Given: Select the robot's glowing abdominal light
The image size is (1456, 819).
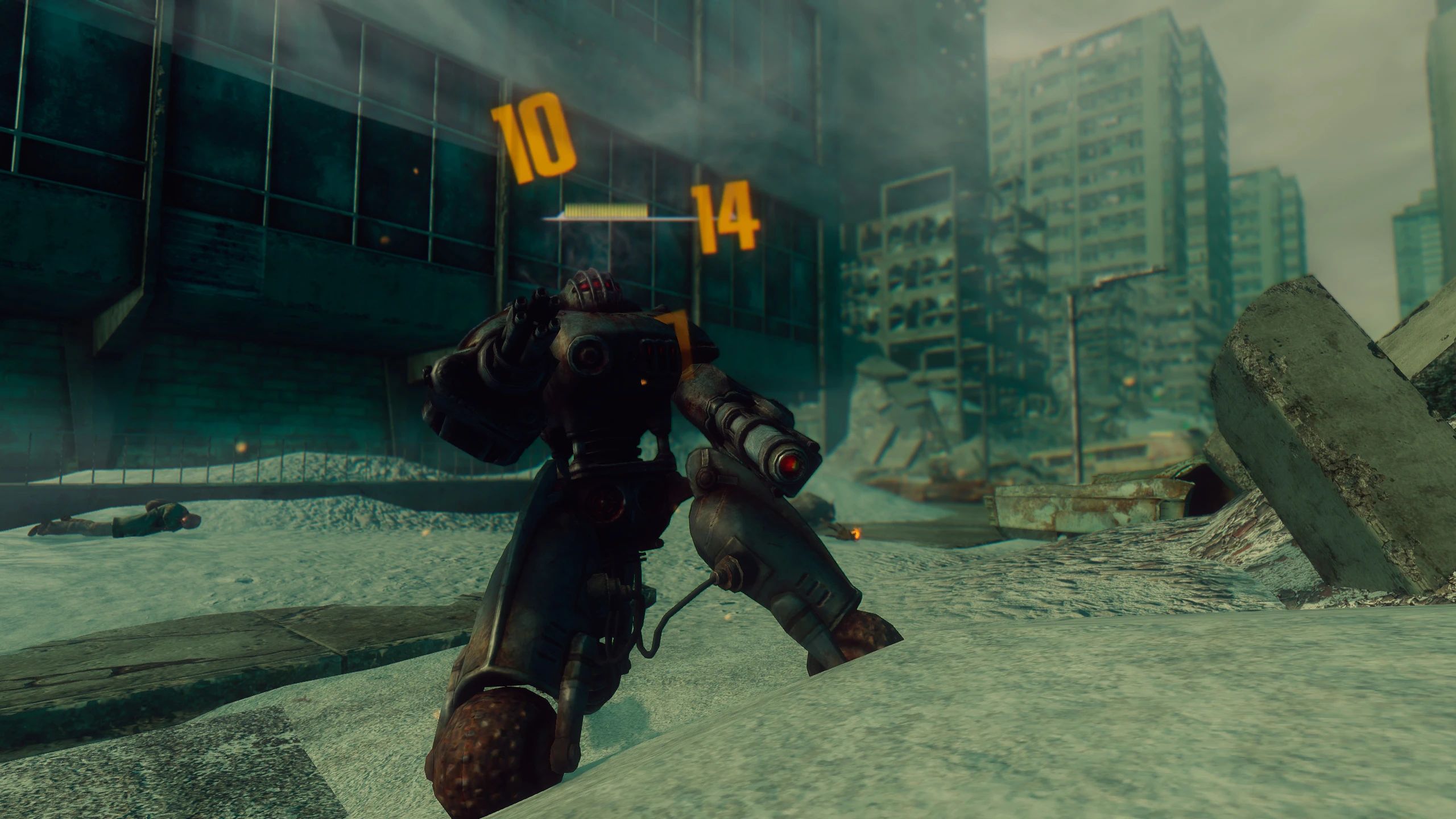Looking at the screenshot, I should pos(643,383).
